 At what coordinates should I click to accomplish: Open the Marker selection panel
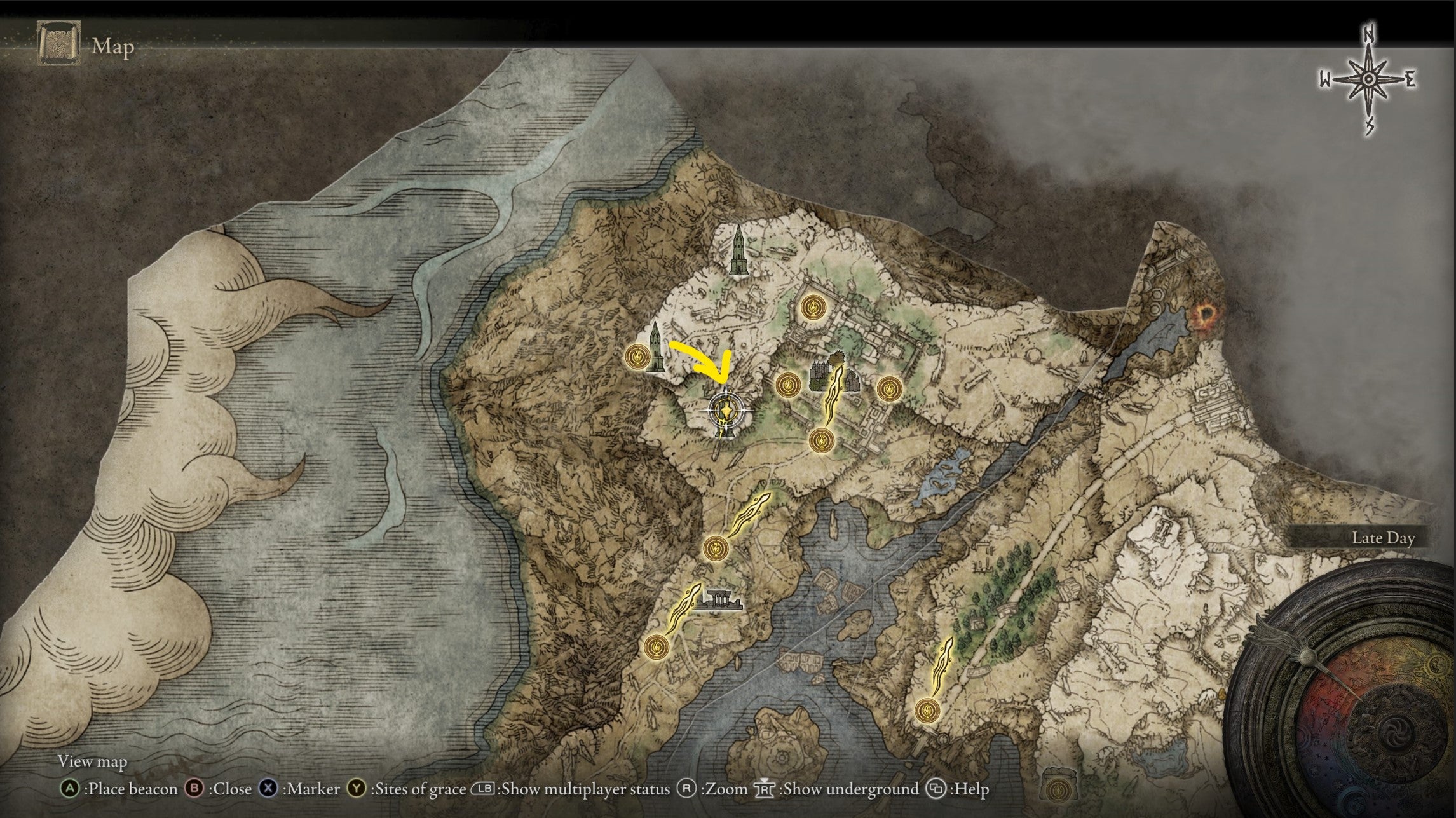point(268,789)
